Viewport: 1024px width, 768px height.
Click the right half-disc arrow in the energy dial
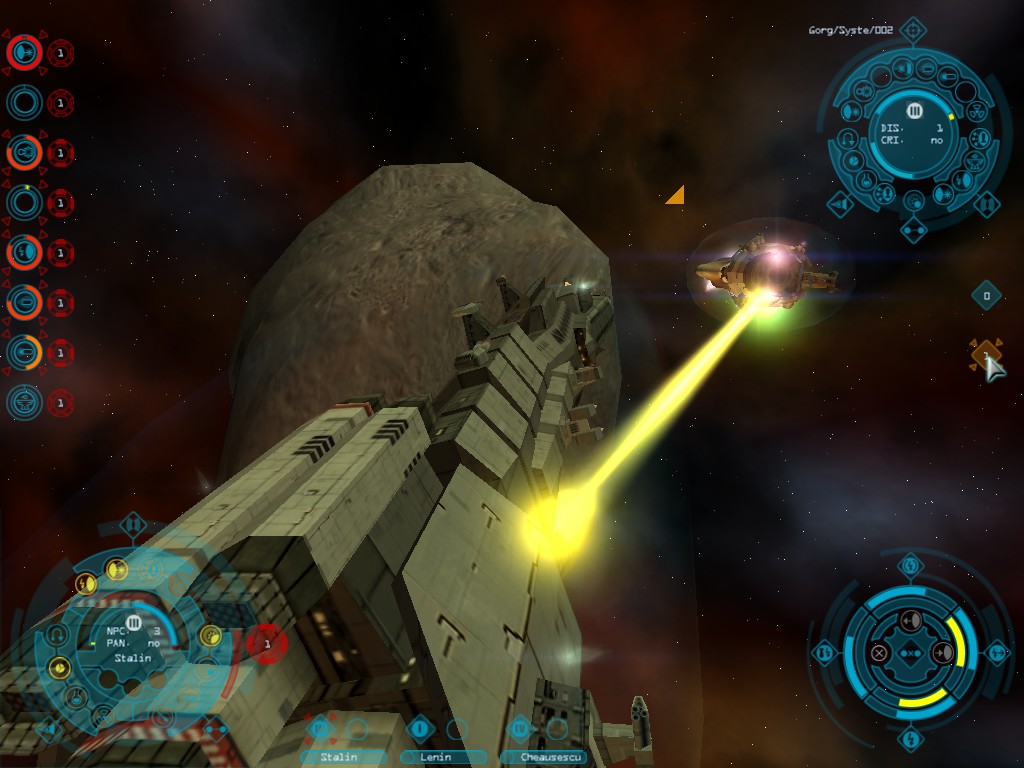pyautogui.click(x=941, y=653)
